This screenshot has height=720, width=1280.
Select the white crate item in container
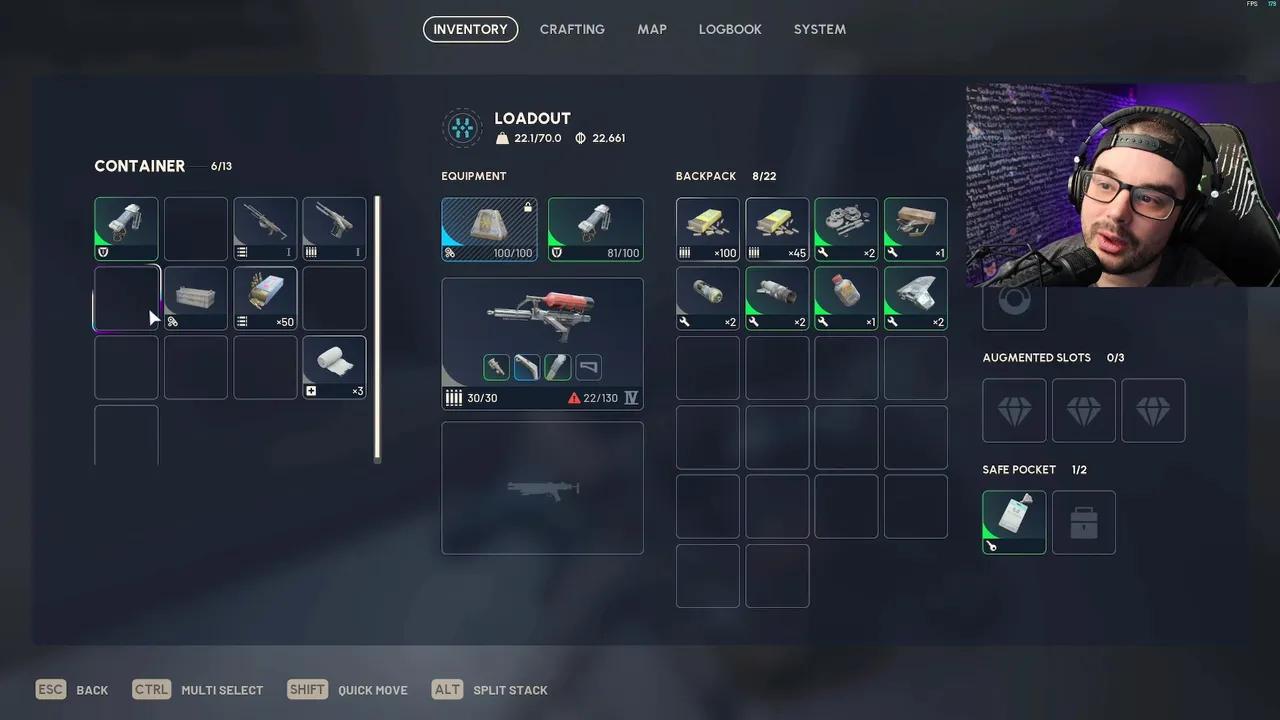point(196,298)
